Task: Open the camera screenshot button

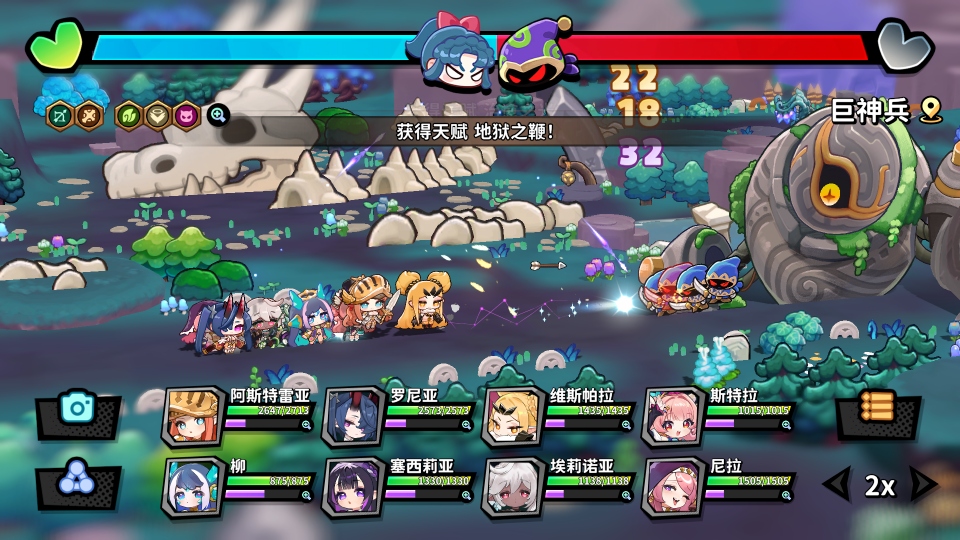Action: click(x=76, y=409)
